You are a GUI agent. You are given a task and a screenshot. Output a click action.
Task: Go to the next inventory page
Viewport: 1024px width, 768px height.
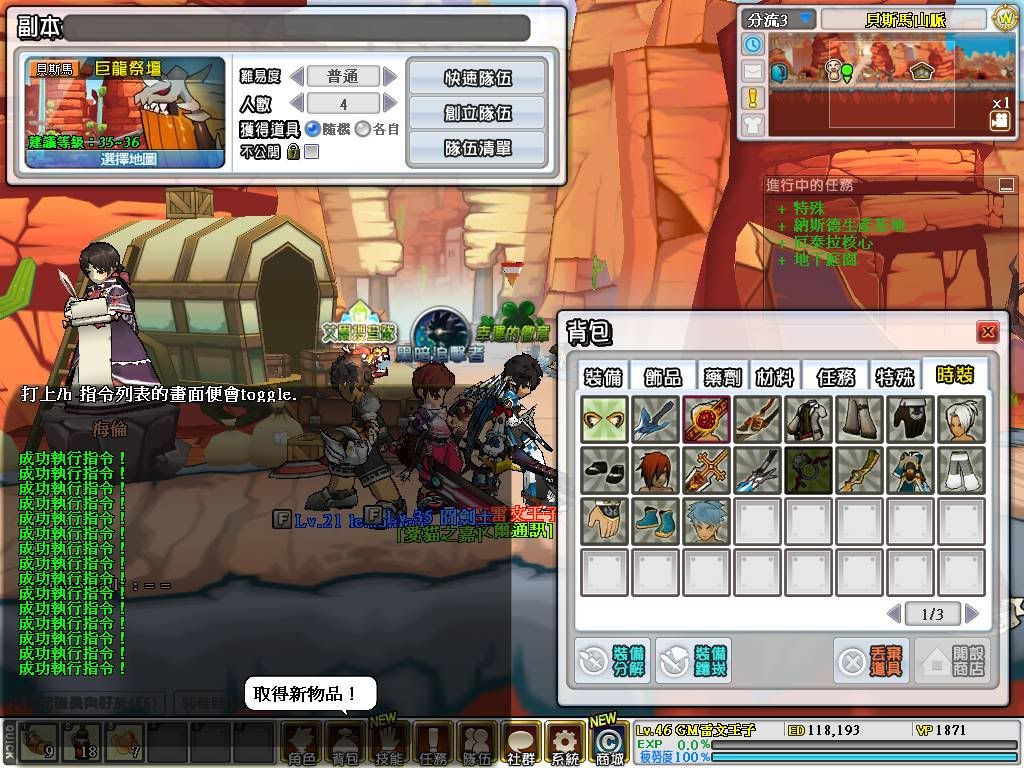pyautogui.click(x=971, y=613)
